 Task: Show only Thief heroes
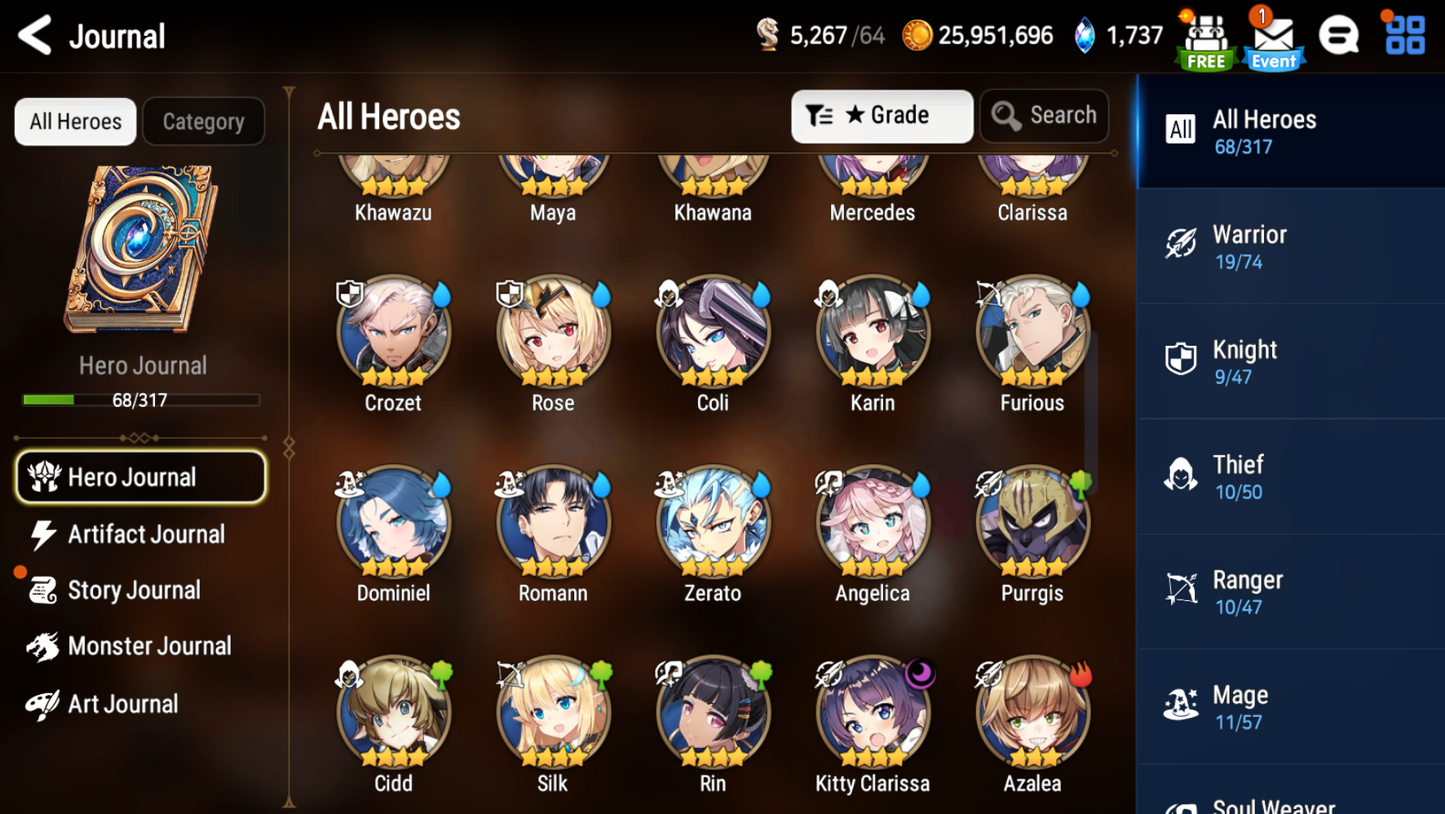point(1290,476)
